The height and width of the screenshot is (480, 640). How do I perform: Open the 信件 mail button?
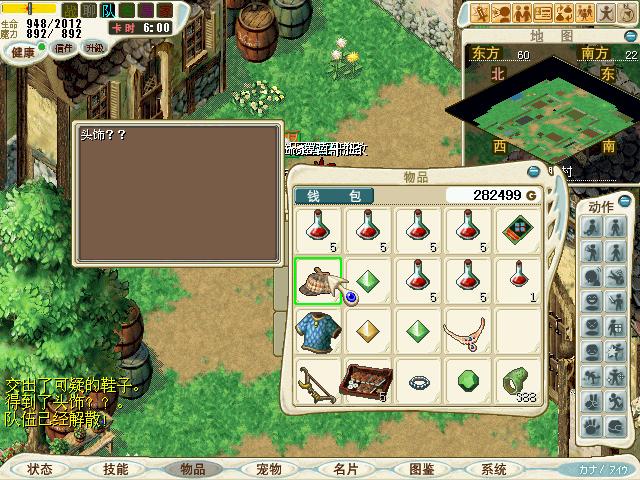click(x=63, y=48)
